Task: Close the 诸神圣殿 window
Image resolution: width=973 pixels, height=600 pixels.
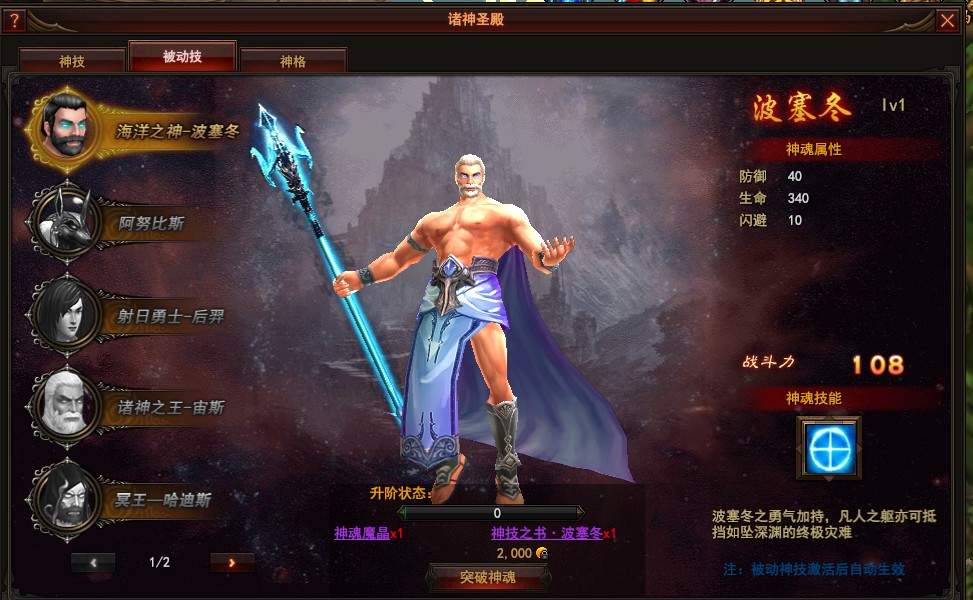Action: pos(947,20)
